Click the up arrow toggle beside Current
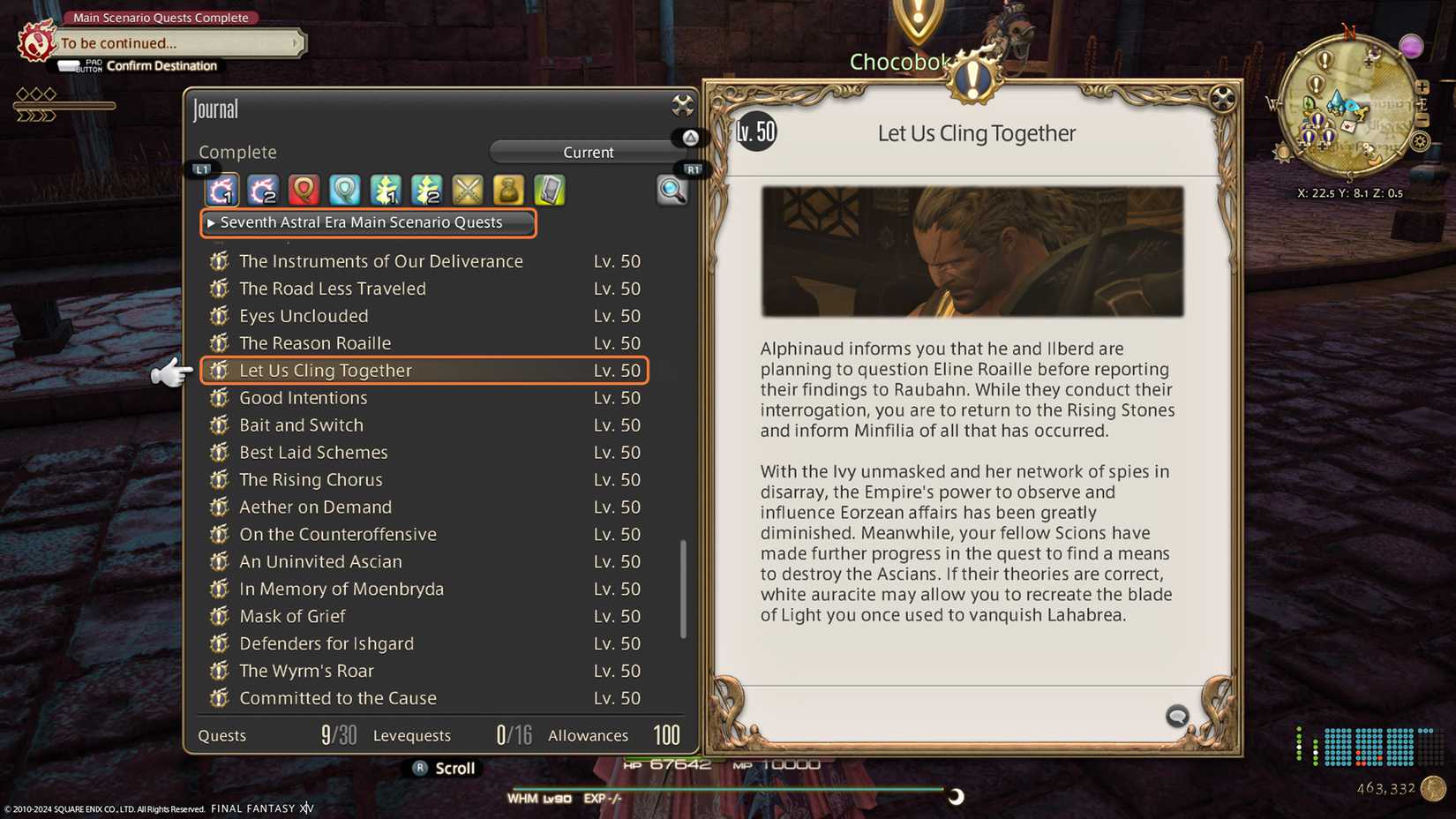 point(691,138)
